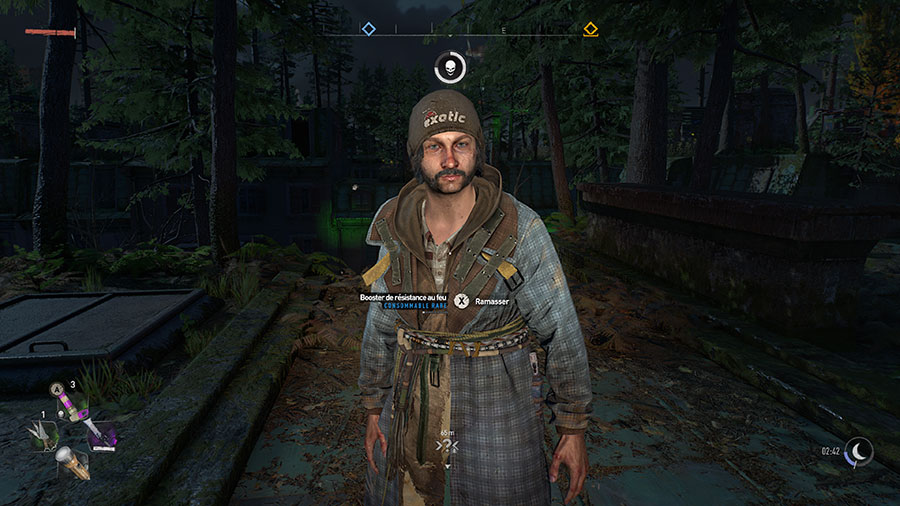Click the blue diamond compass marker
900x506 pixels.
(368, 29)
